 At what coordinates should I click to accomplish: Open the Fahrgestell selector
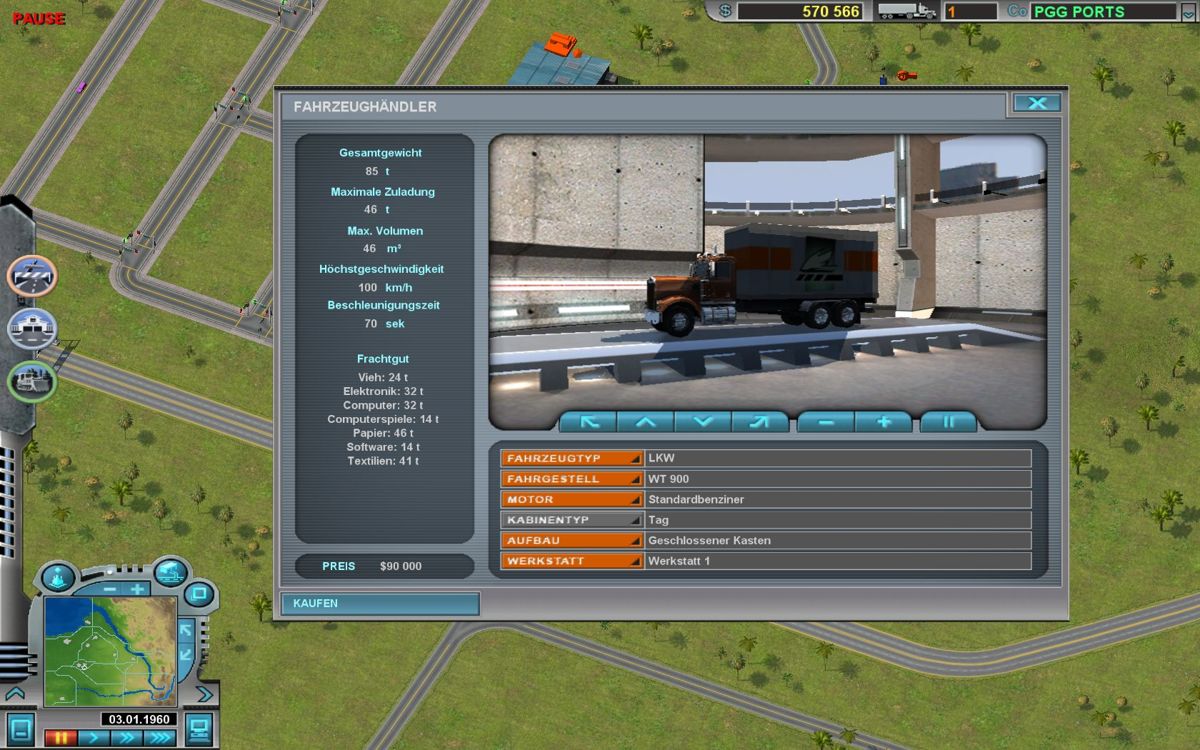click(x=572, y=479)
